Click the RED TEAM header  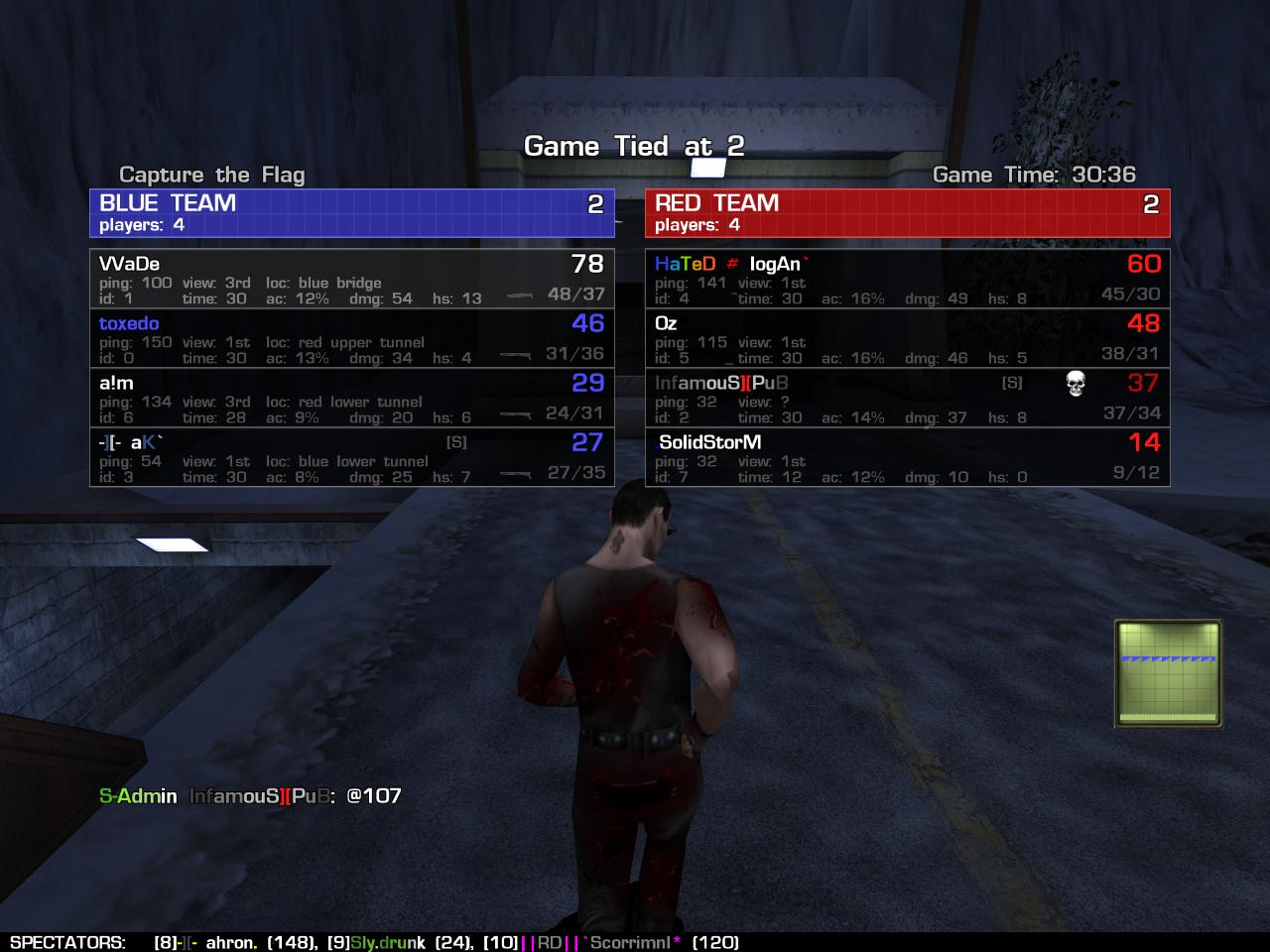coord(907,212)
